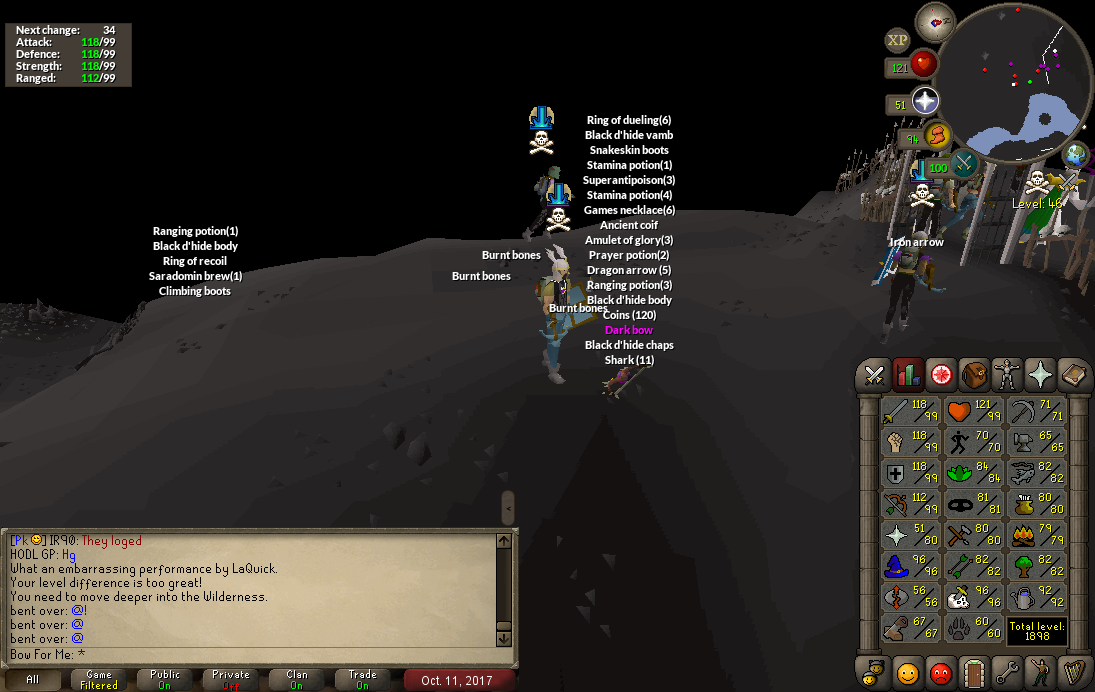Image resolution: width=1095 pixels, height=692 pixels.
Task: Toggle the XP drops button
Action: pyautogui.click(x=897, y=40)
